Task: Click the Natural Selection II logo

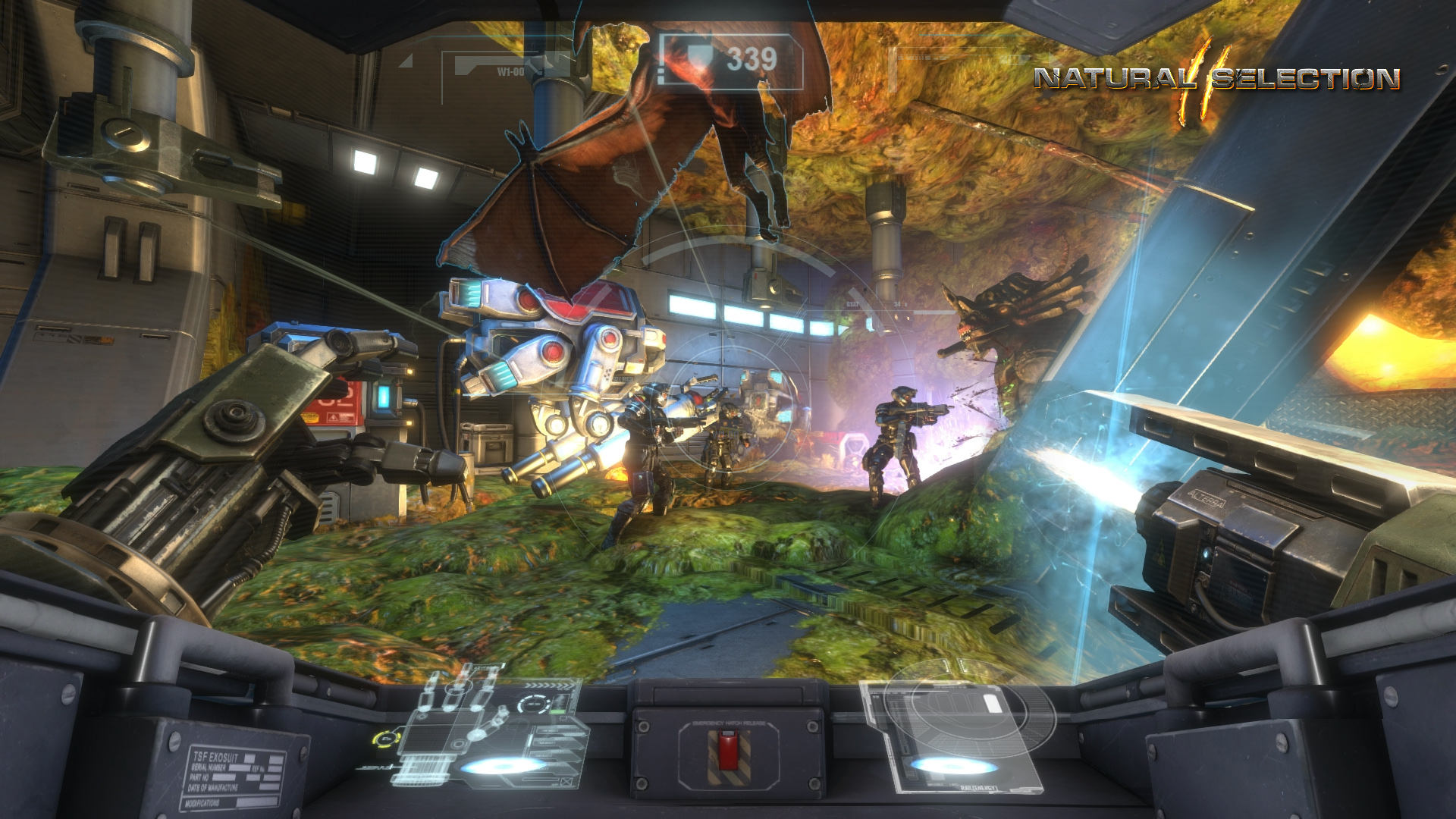Action: [x=1216, y=80]
